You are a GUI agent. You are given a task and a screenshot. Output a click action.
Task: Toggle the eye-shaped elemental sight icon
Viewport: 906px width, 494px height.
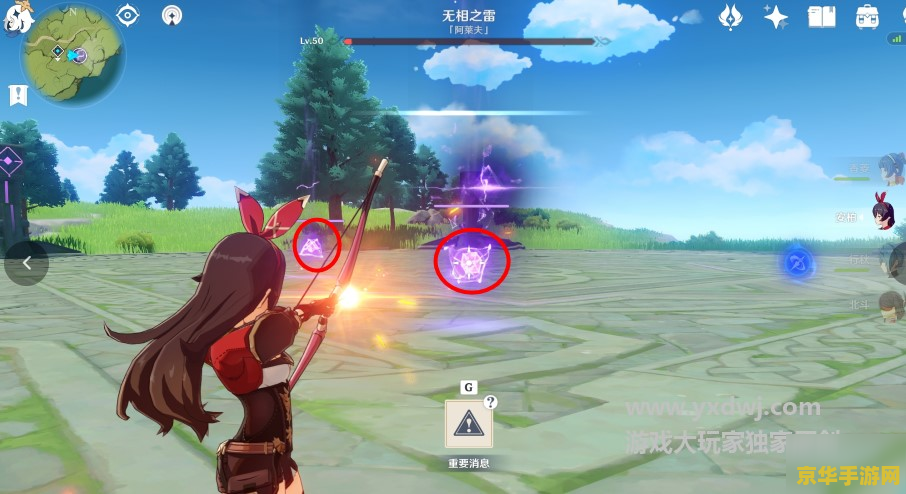[127, 15]
